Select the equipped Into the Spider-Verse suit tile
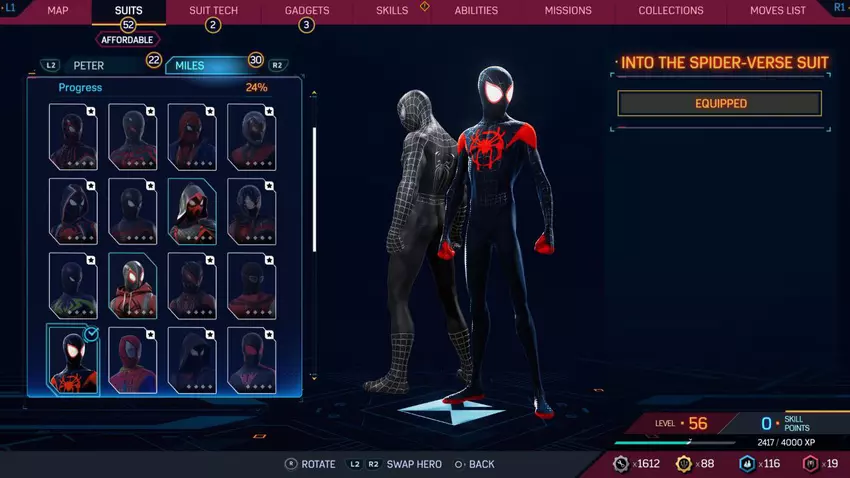 tap(73, 359)
